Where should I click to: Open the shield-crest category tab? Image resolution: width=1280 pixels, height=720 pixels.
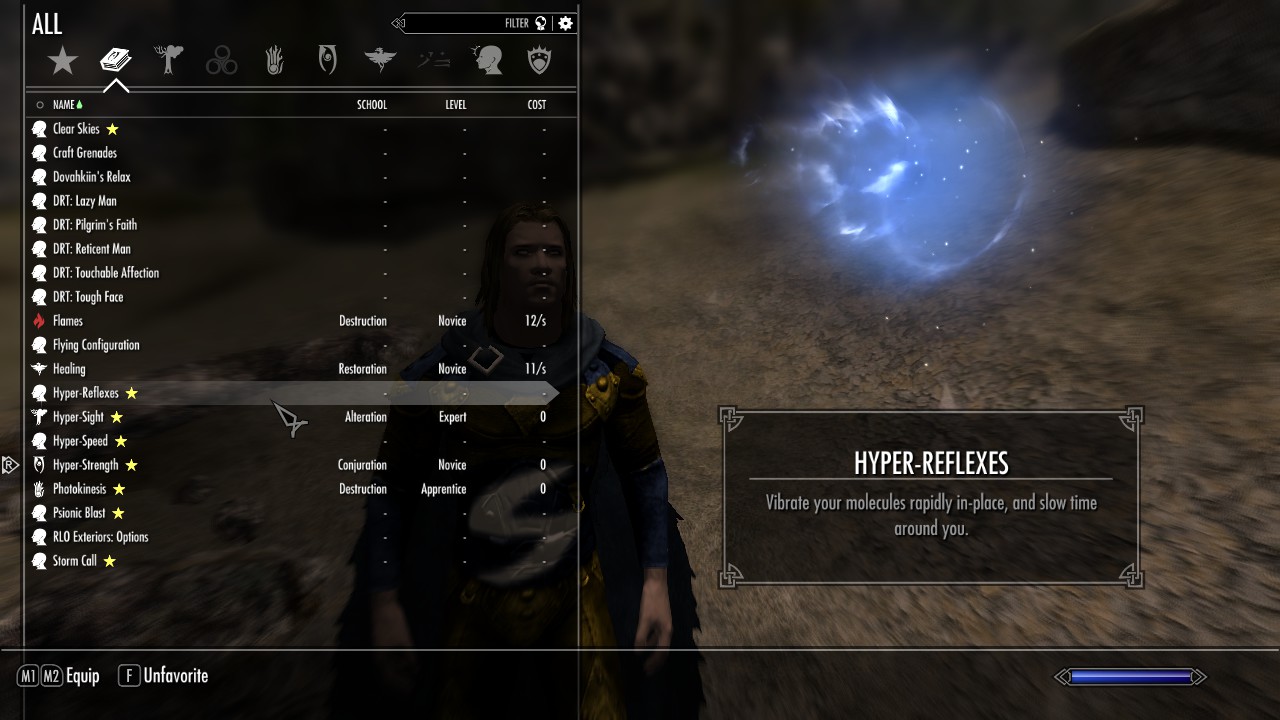click(x=540, y=61)
